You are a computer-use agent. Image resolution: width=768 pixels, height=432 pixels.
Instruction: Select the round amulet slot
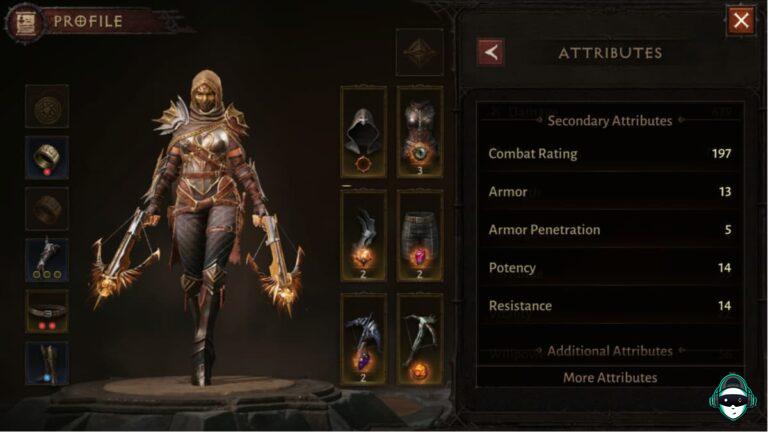(47, 106)
